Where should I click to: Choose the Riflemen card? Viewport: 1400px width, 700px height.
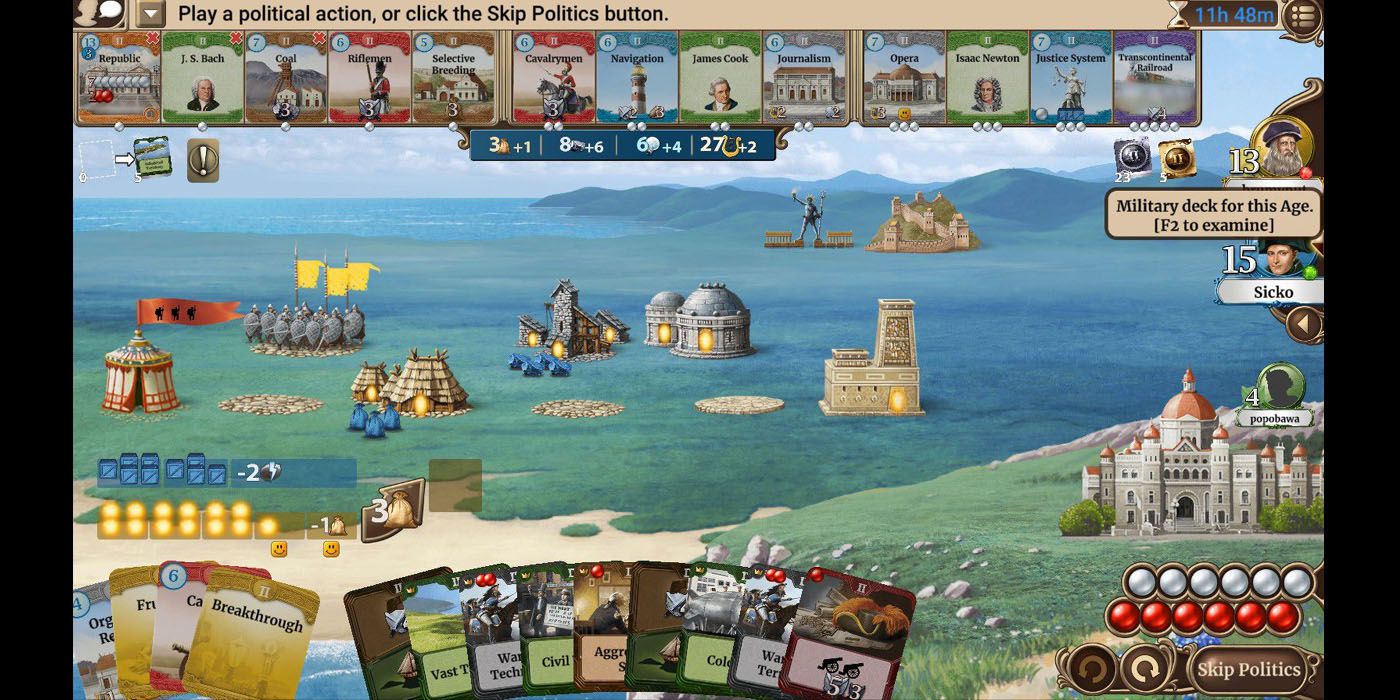coord(369,78)
